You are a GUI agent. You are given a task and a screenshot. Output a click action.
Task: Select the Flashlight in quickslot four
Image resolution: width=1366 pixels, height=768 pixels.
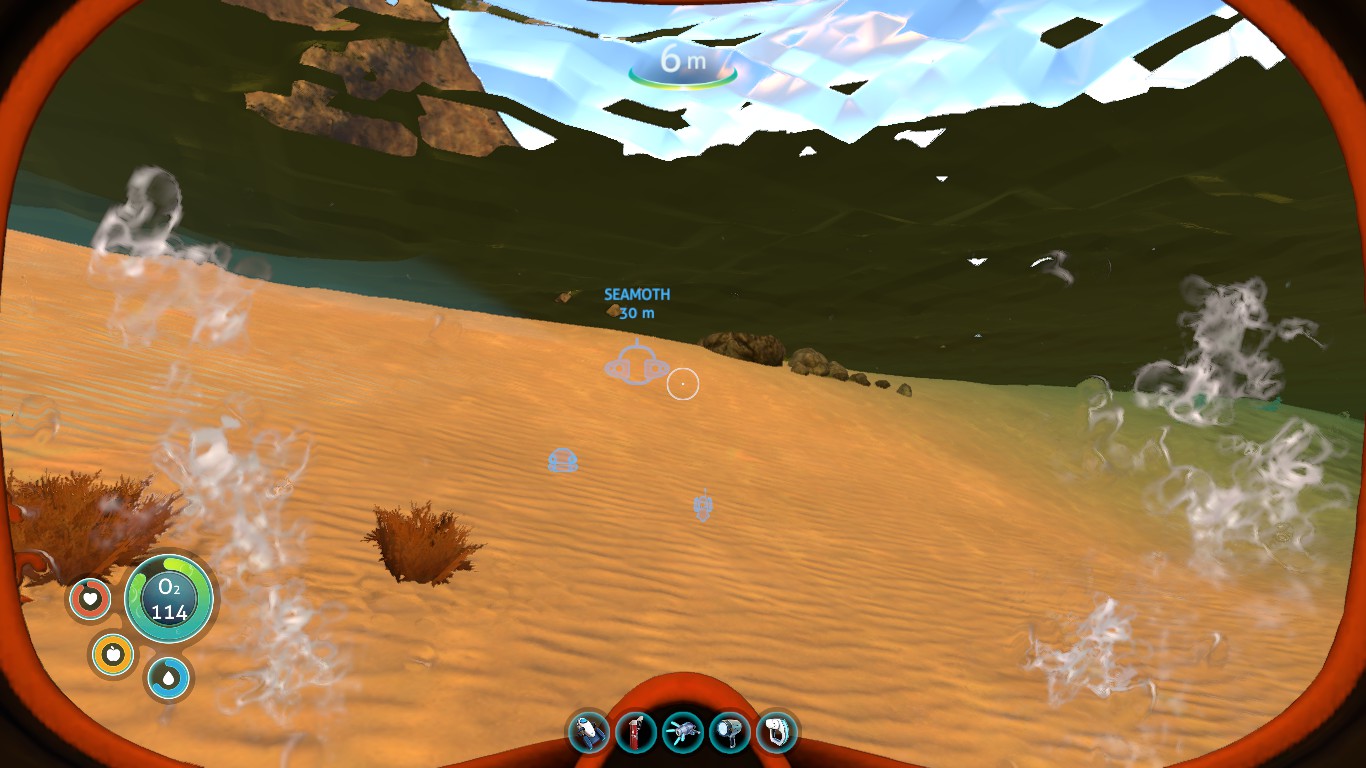728,732
